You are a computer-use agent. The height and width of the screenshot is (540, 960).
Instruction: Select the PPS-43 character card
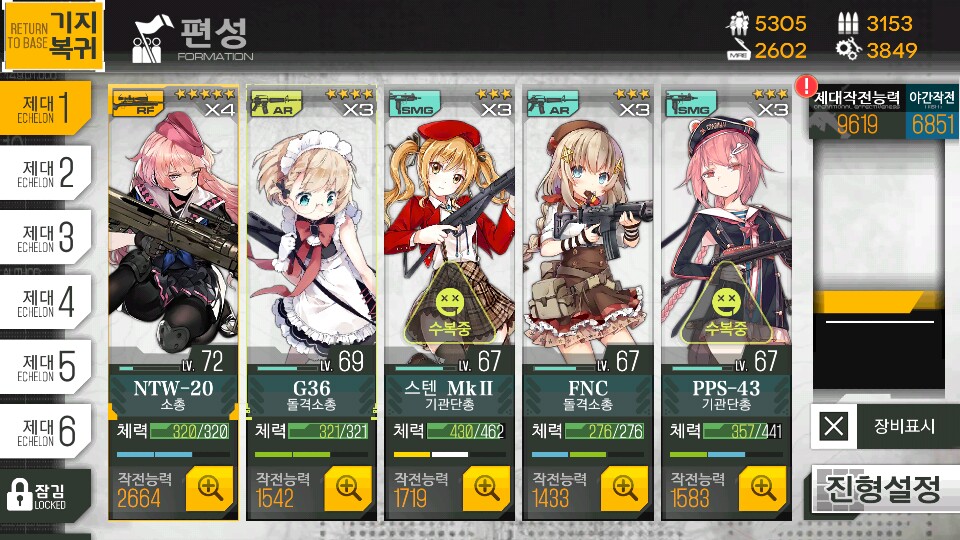(x=724, y=240)
